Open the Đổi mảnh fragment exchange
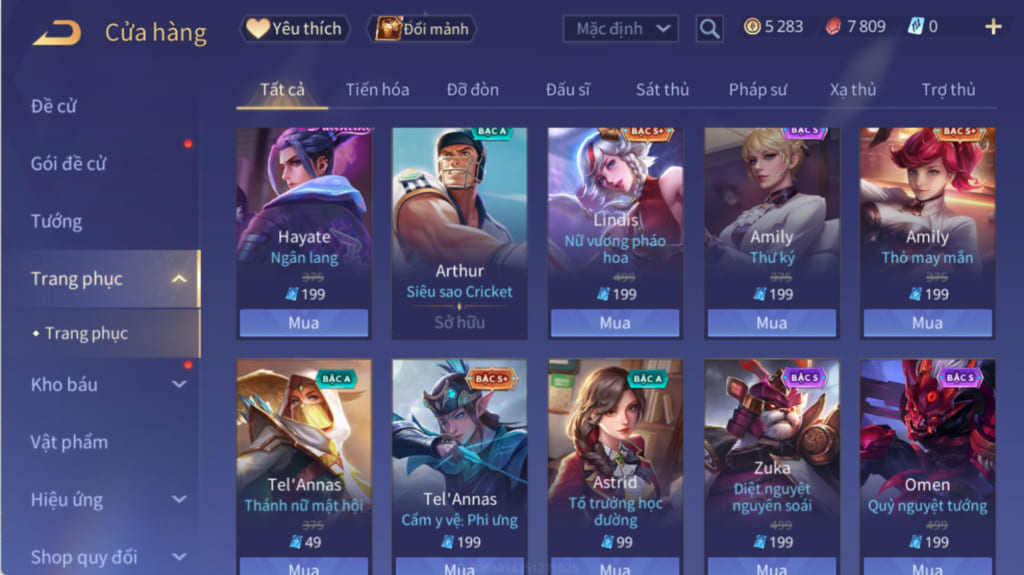 click(422, 29)
